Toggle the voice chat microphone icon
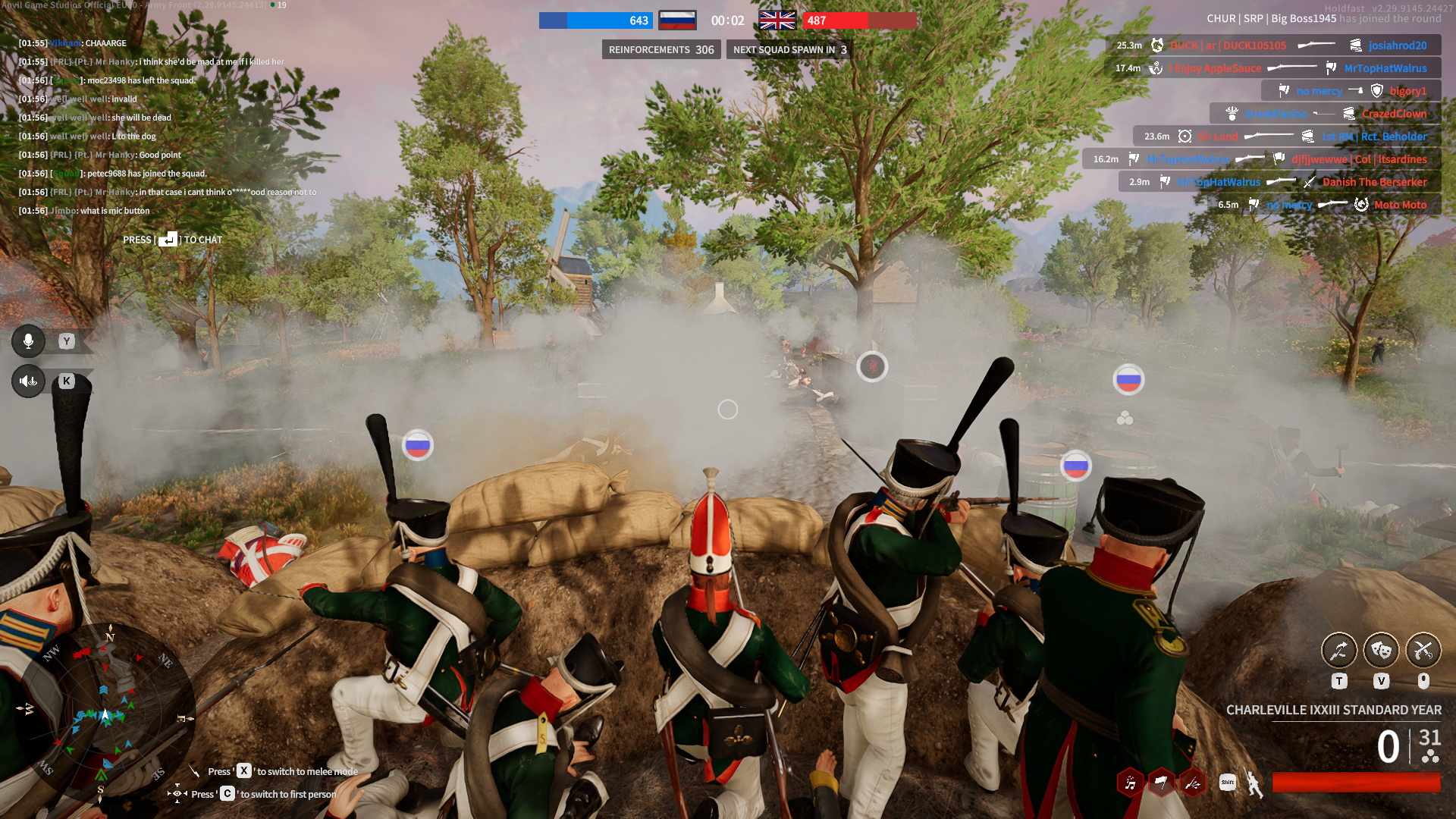Image resolution: width=1456 pixels, height=819 pixels. coord(28,341)
